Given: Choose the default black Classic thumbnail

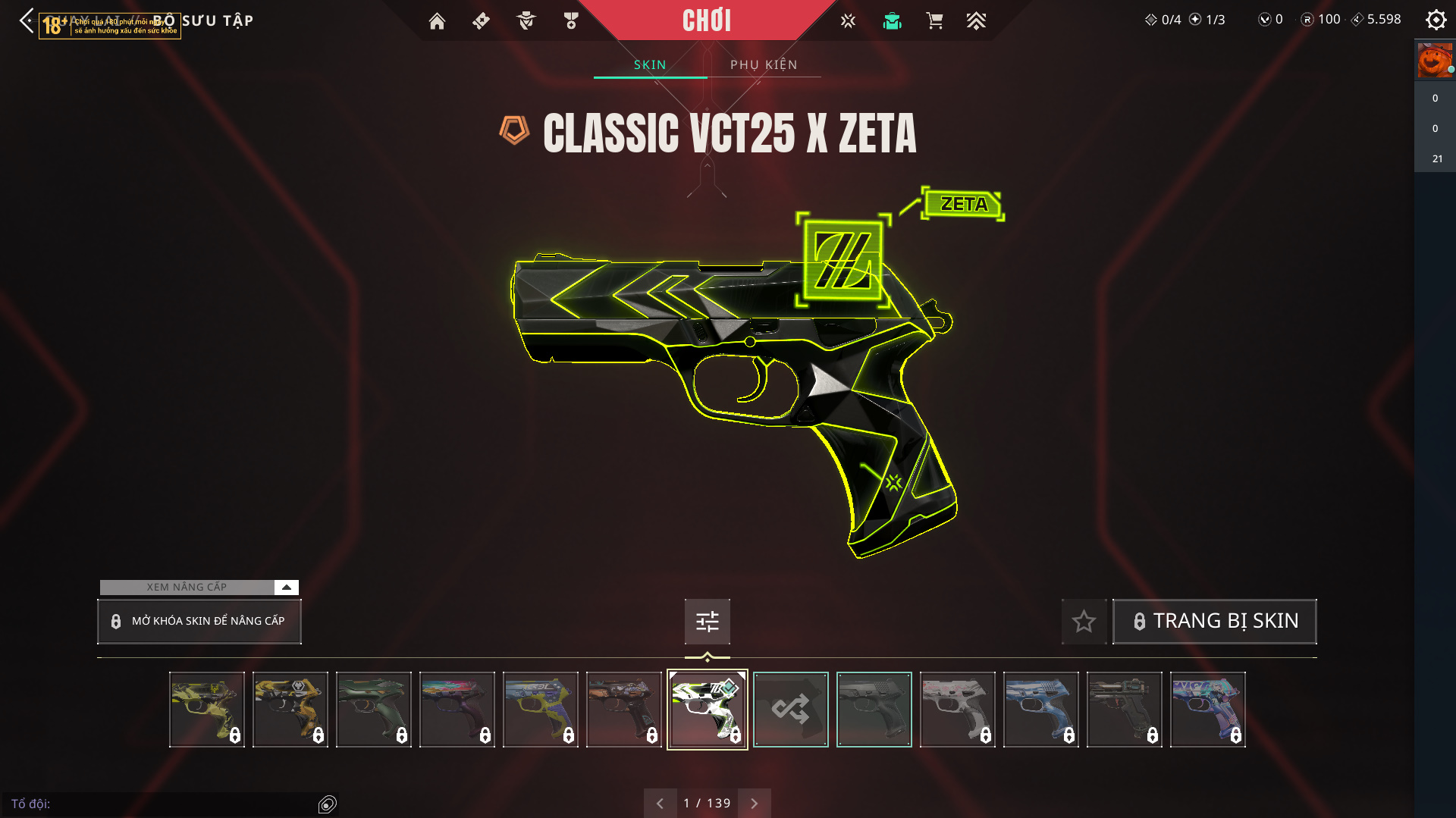Looking at the screenshot, I should coord(874,710).
